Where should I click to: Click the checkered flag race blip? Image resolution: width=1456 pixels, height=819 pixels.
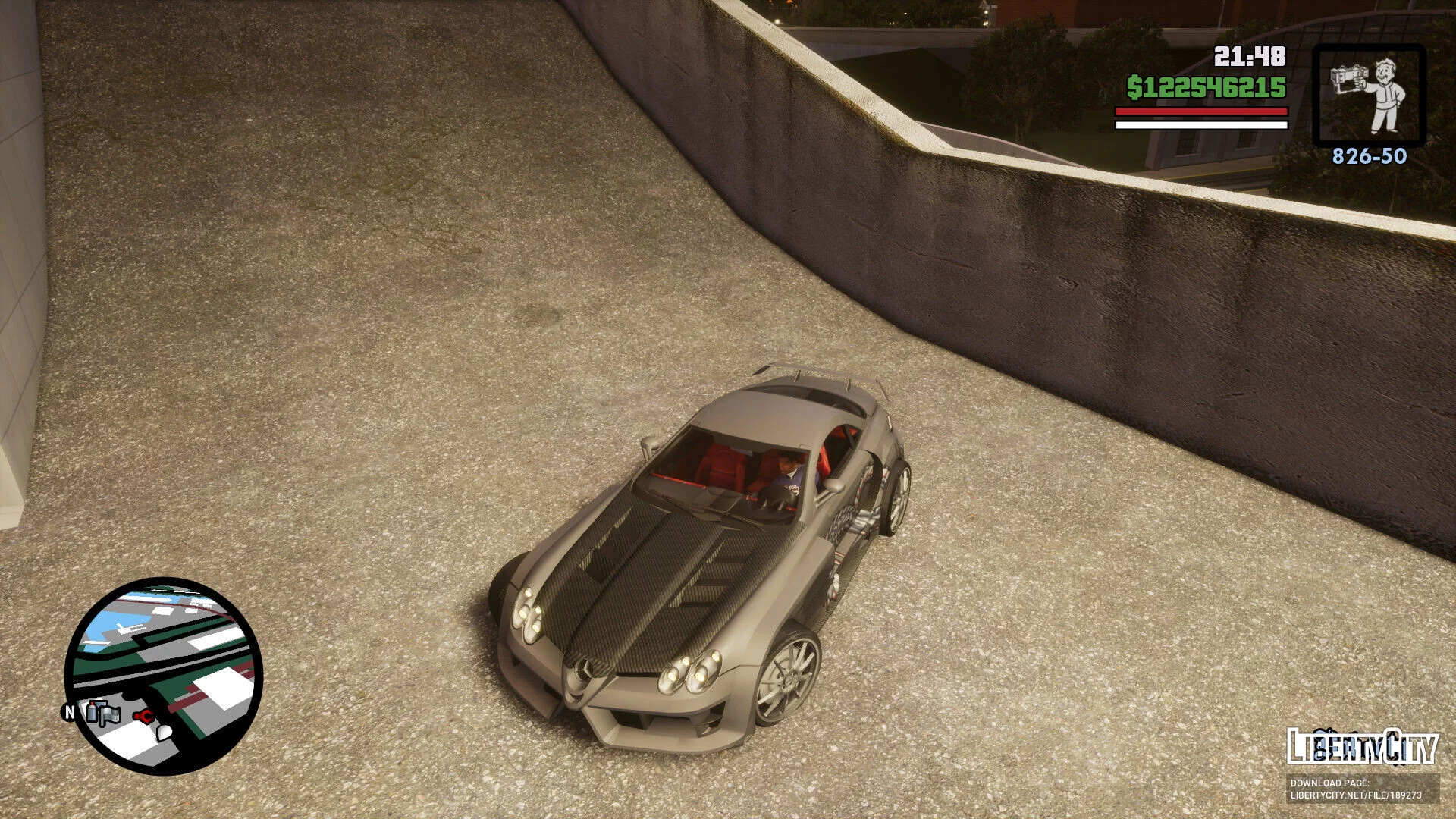coord(111,714)
